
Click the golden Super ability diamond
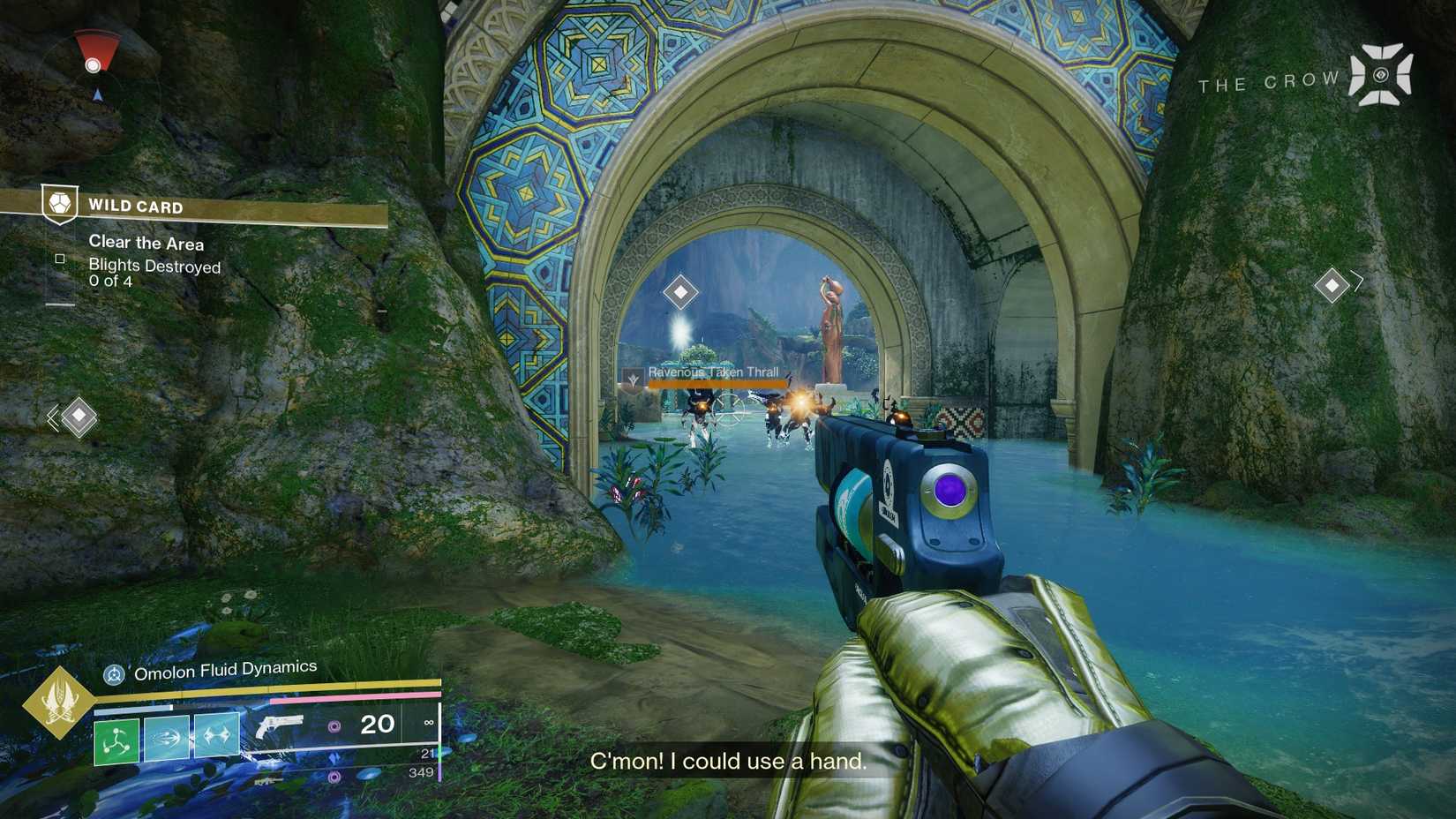(59, 703)
